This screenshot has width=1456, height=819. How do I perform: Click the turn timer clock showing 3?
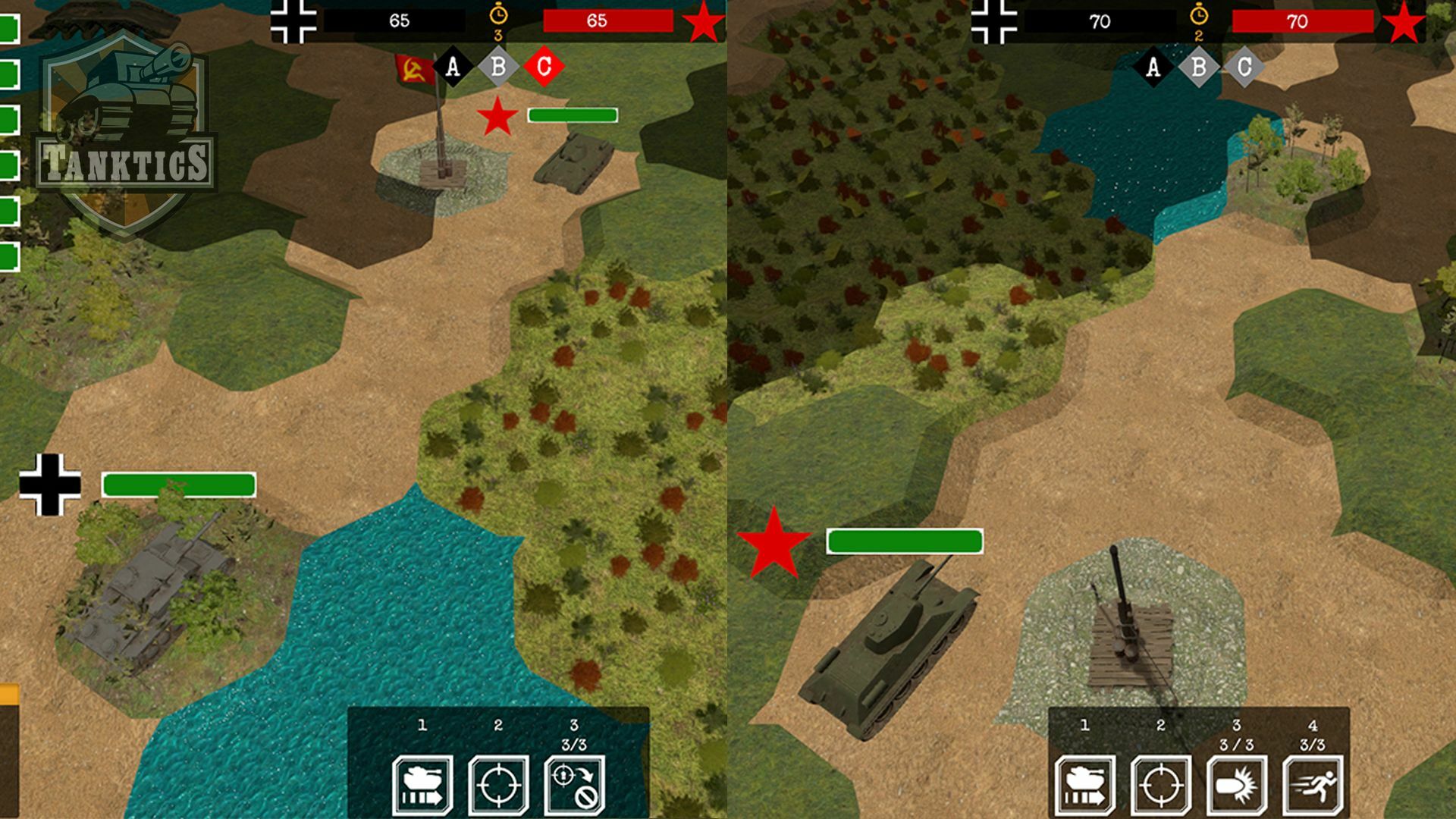point(497,15)
